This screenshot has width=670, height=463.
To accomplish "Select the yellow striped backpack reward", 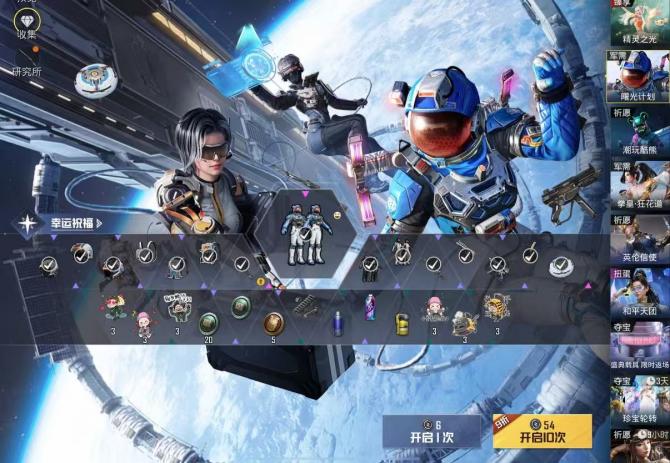I will [492, 306].
